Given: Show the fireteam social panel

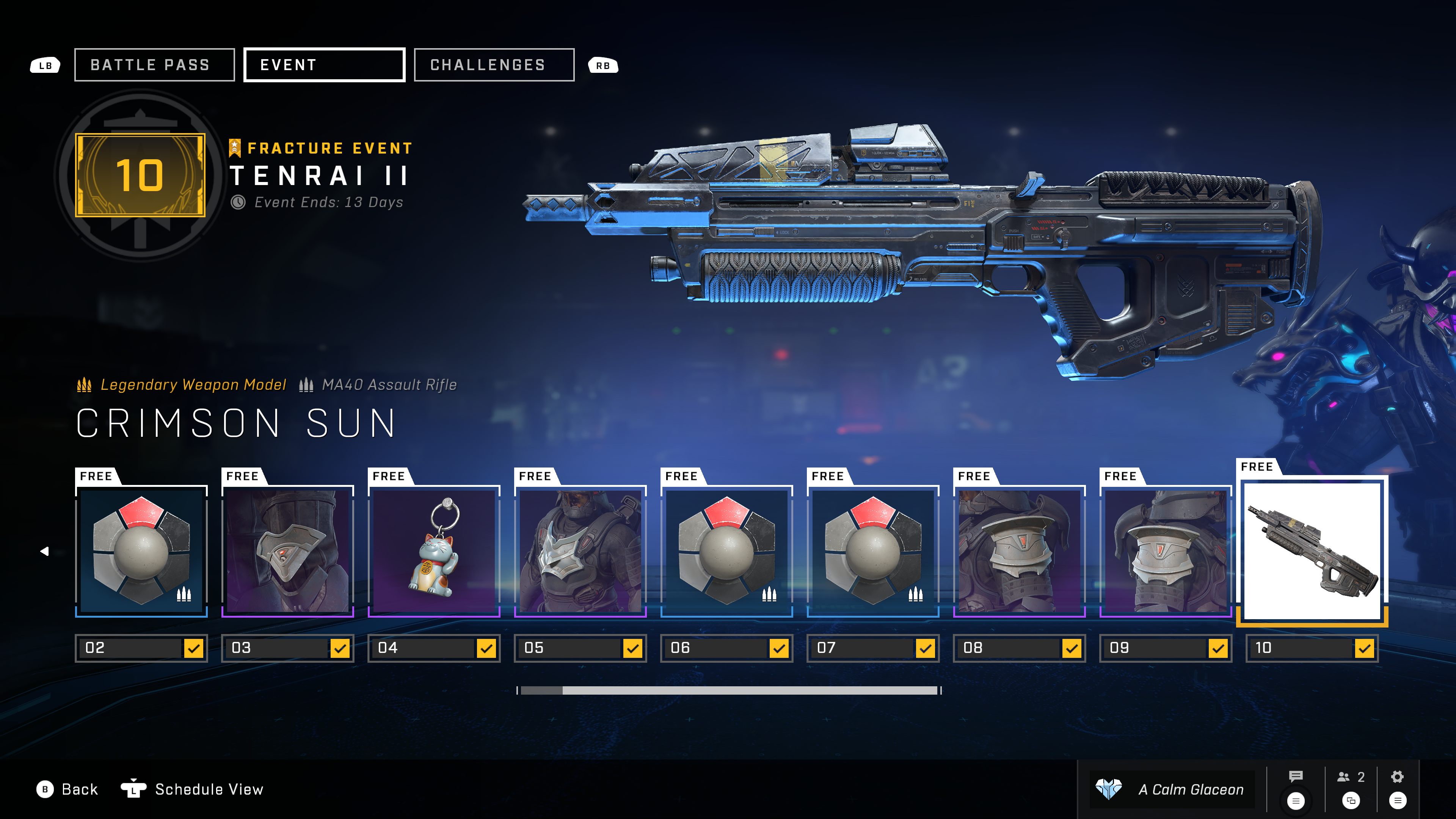Looking at the screenshot, I should [x=1351, y=778].
